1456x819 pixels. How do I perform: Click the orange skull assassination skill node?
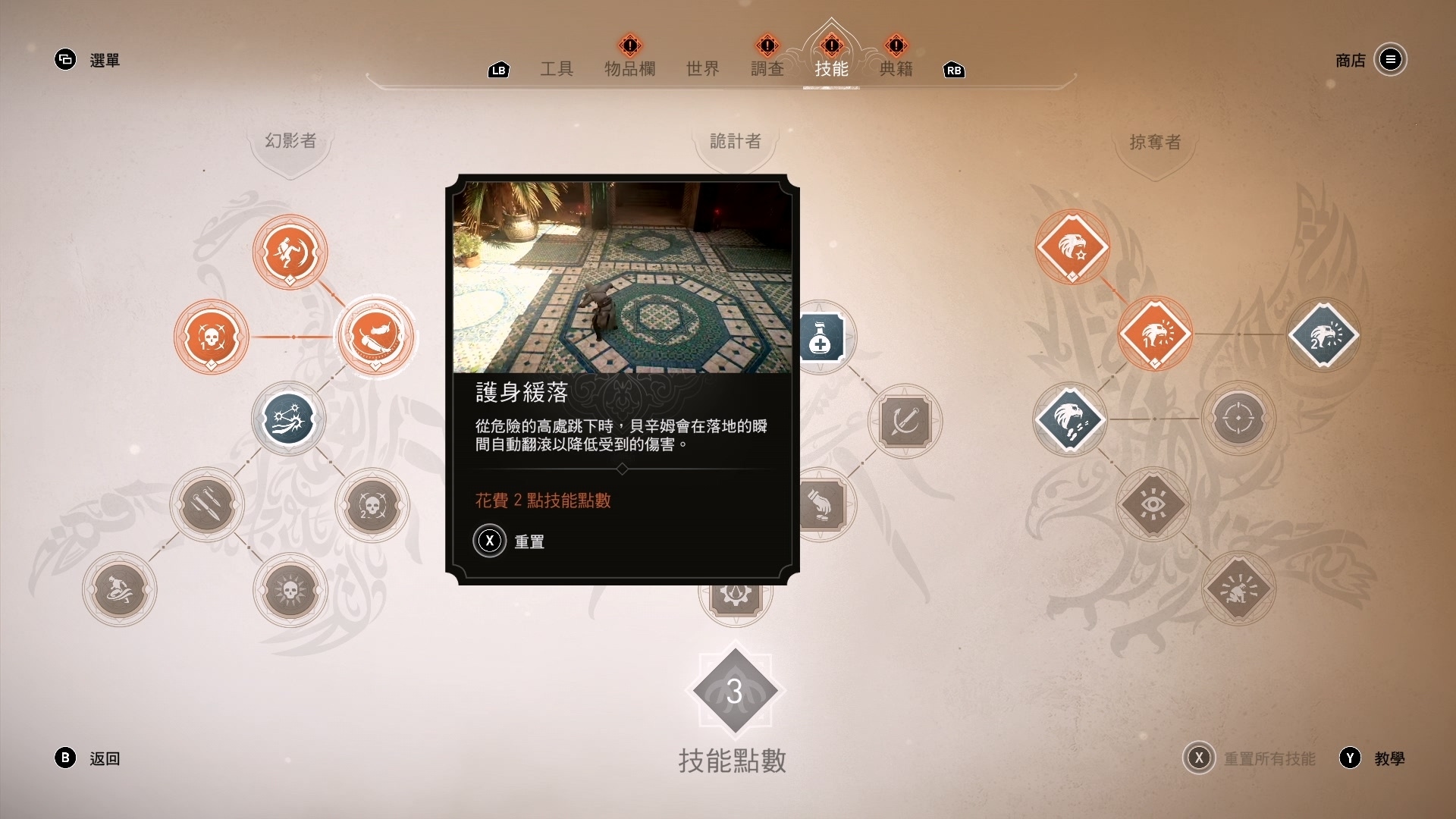212,337
